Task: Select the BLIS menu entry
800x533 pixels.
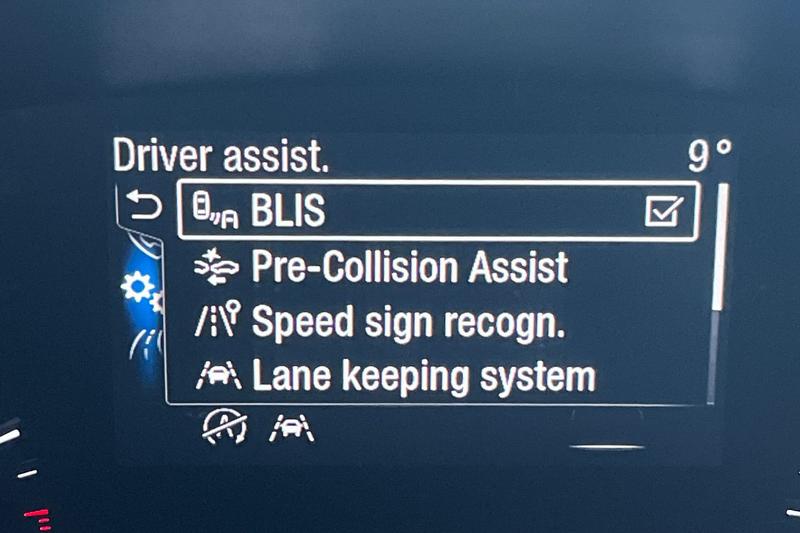Action: pyautogui.click(x=290, y=211)
